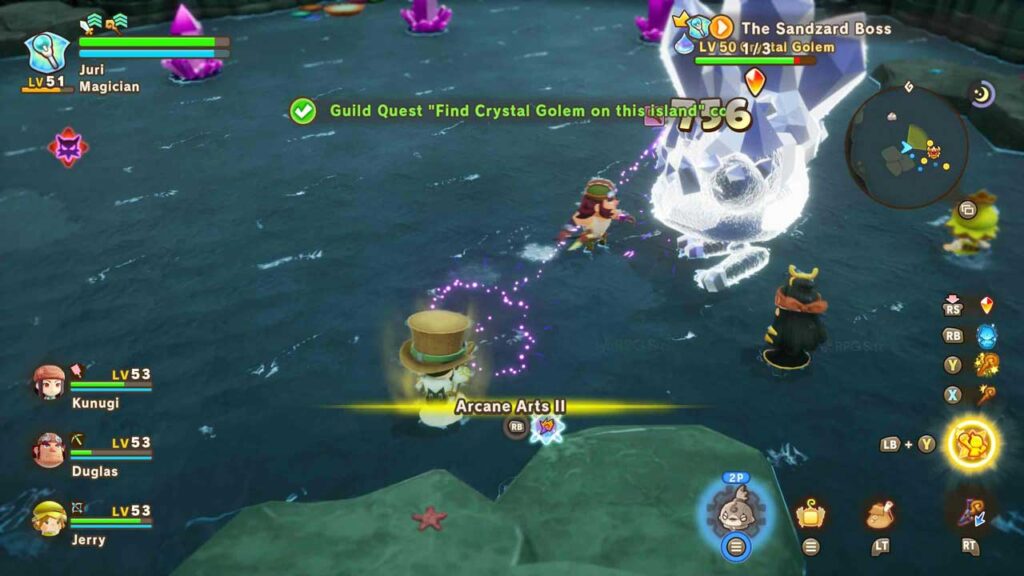Use the blue spirit skill icon
The height and width of the screenshot is (576, 1024).
[x=986, y=336]
